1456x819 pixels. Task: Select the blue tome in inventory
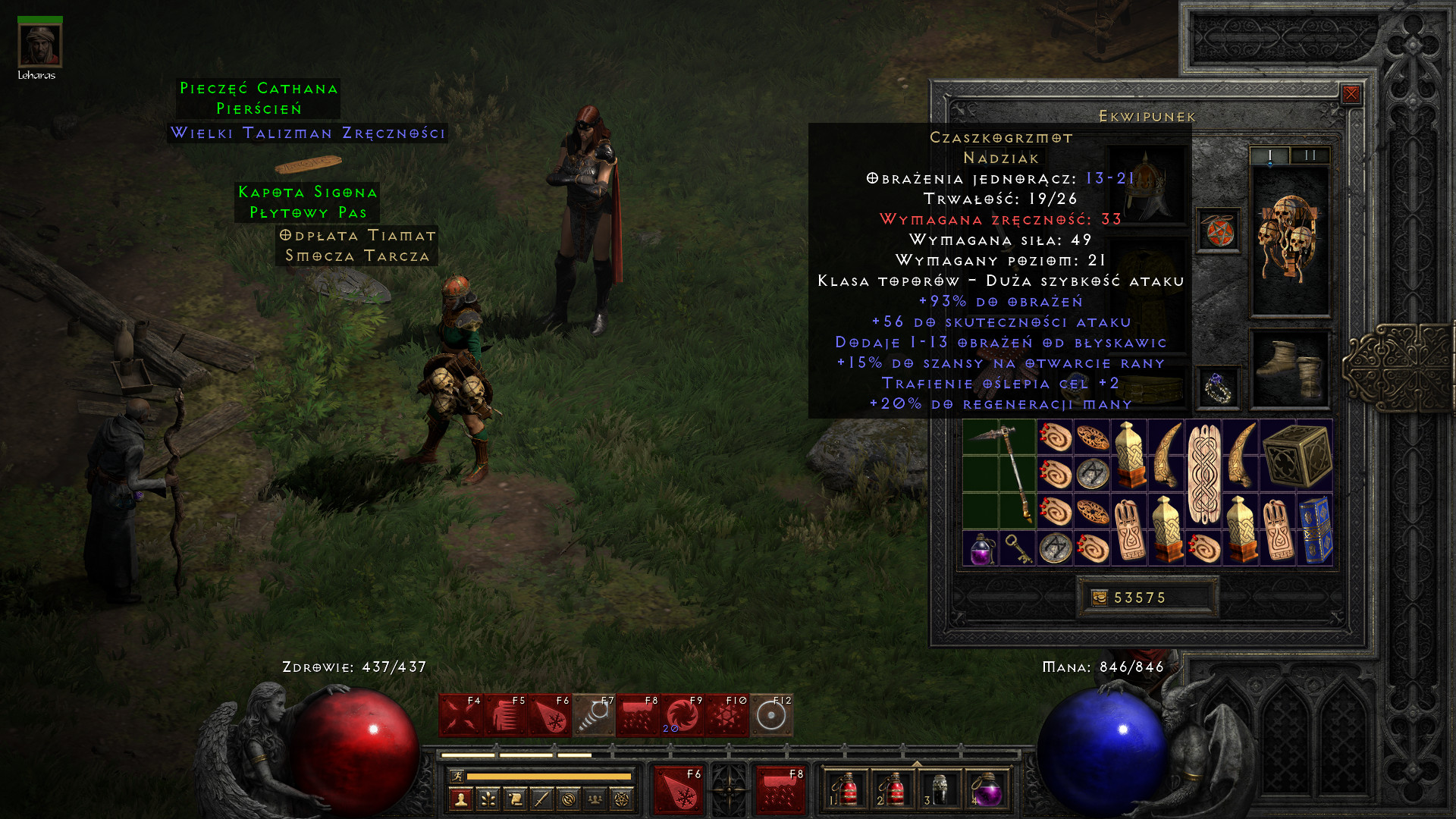tap(1316, 529)
